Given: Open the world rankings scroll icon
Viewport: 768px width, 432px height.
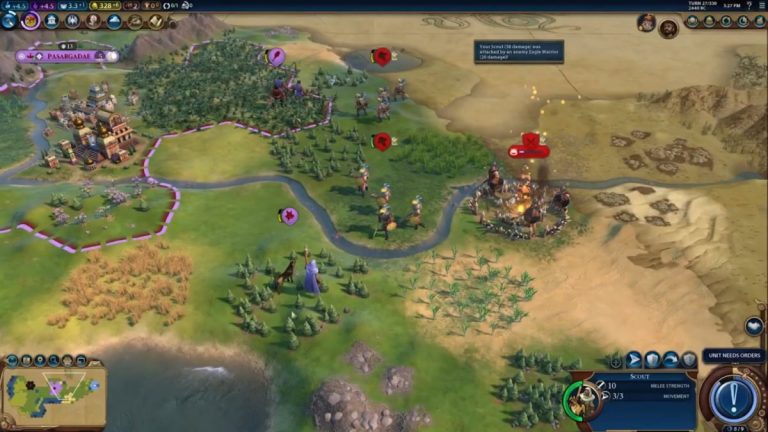Looking at the screenshot, I should pos(156,21).
